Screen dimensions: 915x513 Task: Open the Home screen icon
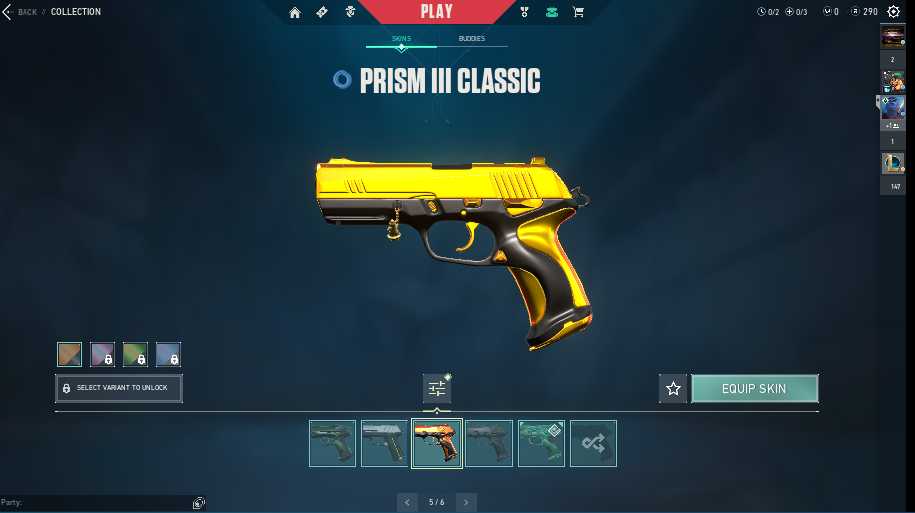(295, 12)
